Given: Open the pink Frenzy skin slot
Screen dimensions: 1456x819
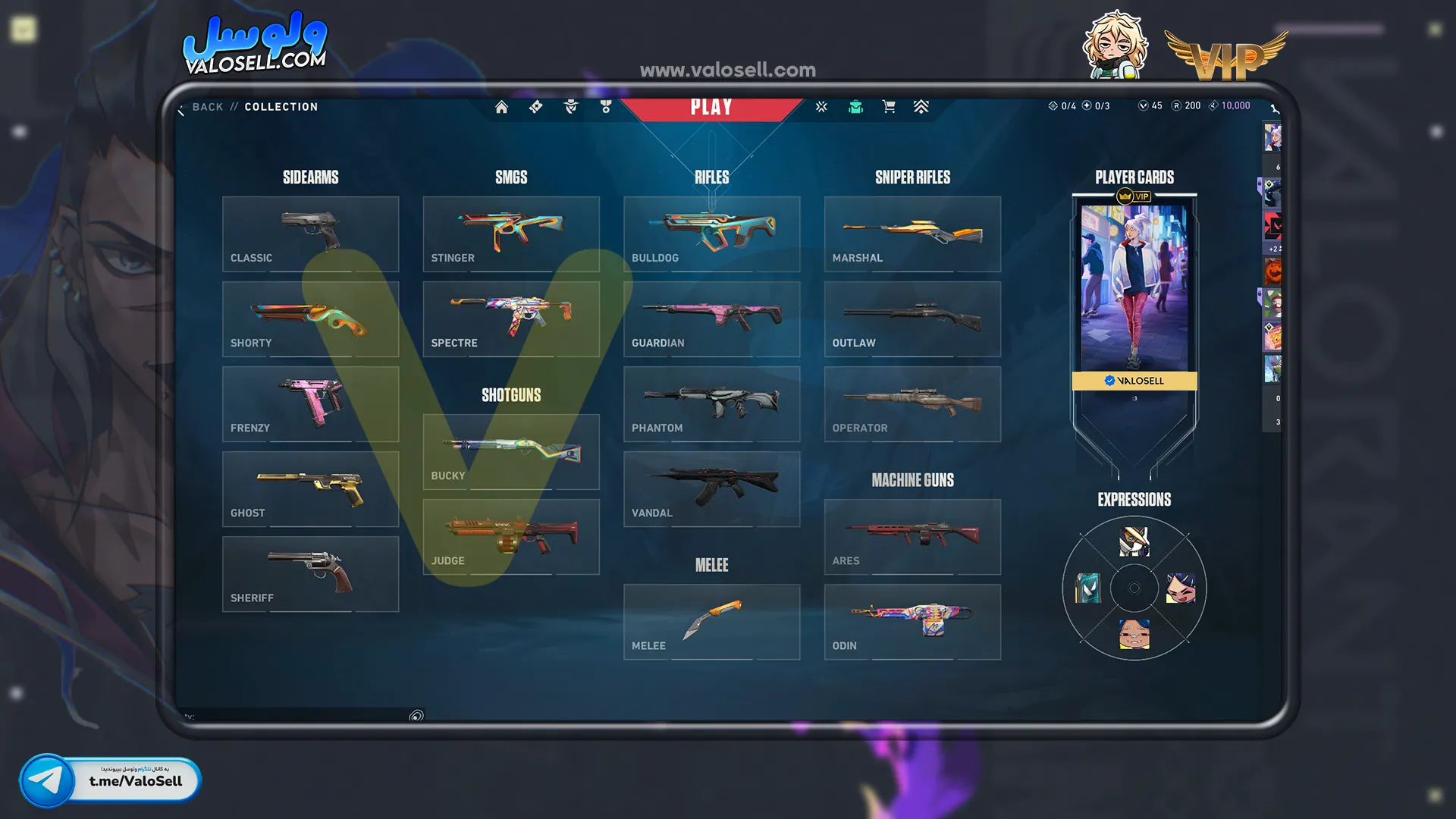Looking at the screenshot, I should 310,403.
